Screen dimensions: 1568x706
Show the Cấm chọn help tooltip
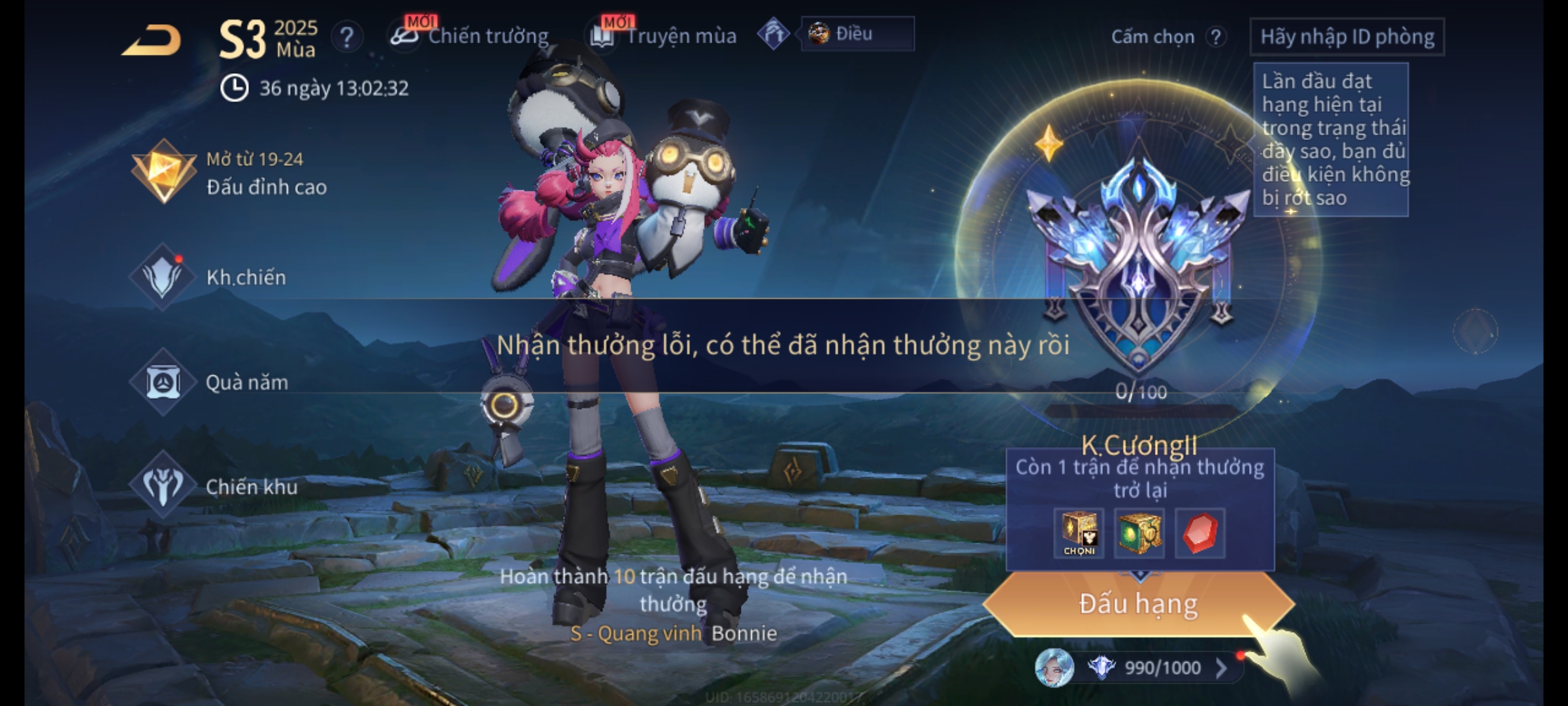point(1215,37)
